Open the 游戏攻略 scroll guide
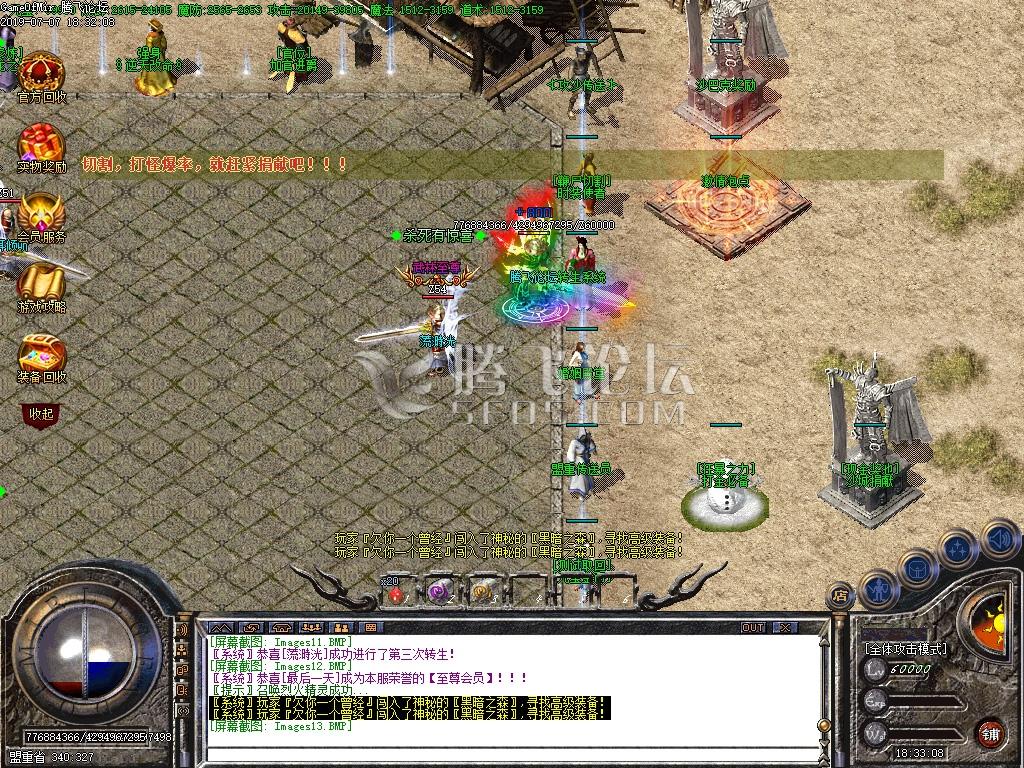The image size is (1024, 768). point(41,284)
